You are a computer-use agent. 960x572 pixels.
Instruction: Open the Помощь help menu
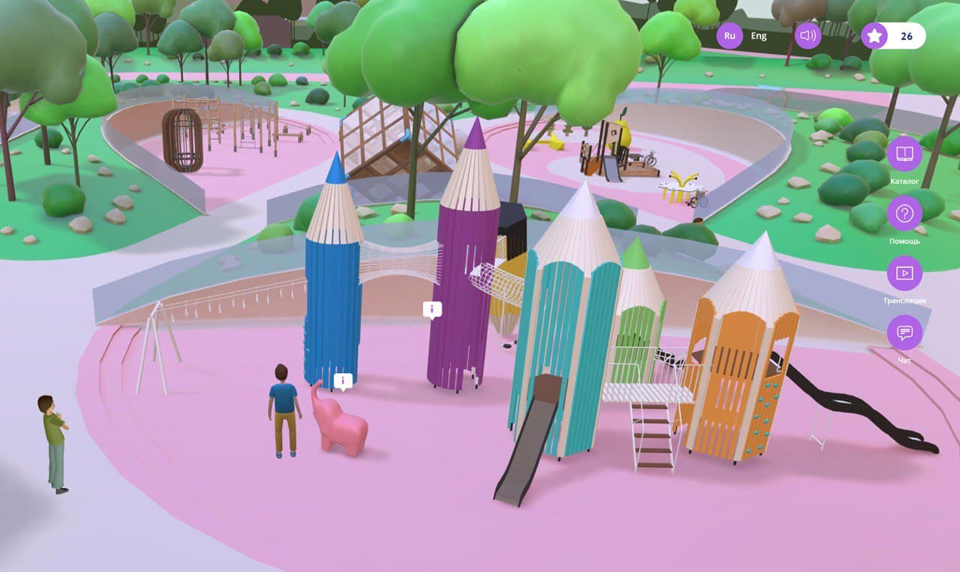(904, 214)
